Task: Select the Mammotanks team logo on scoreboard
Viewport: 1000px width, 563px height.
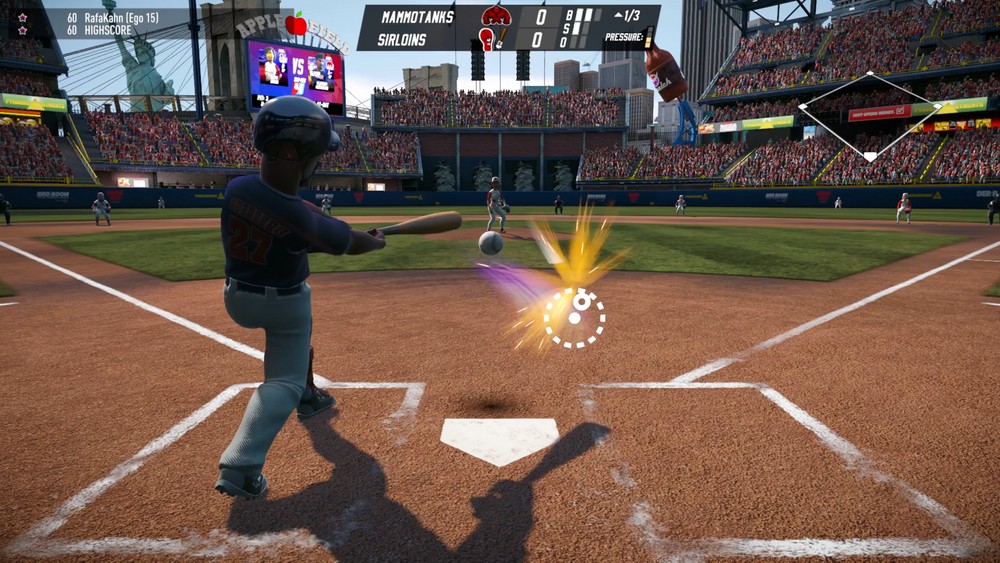Action: 496,15
